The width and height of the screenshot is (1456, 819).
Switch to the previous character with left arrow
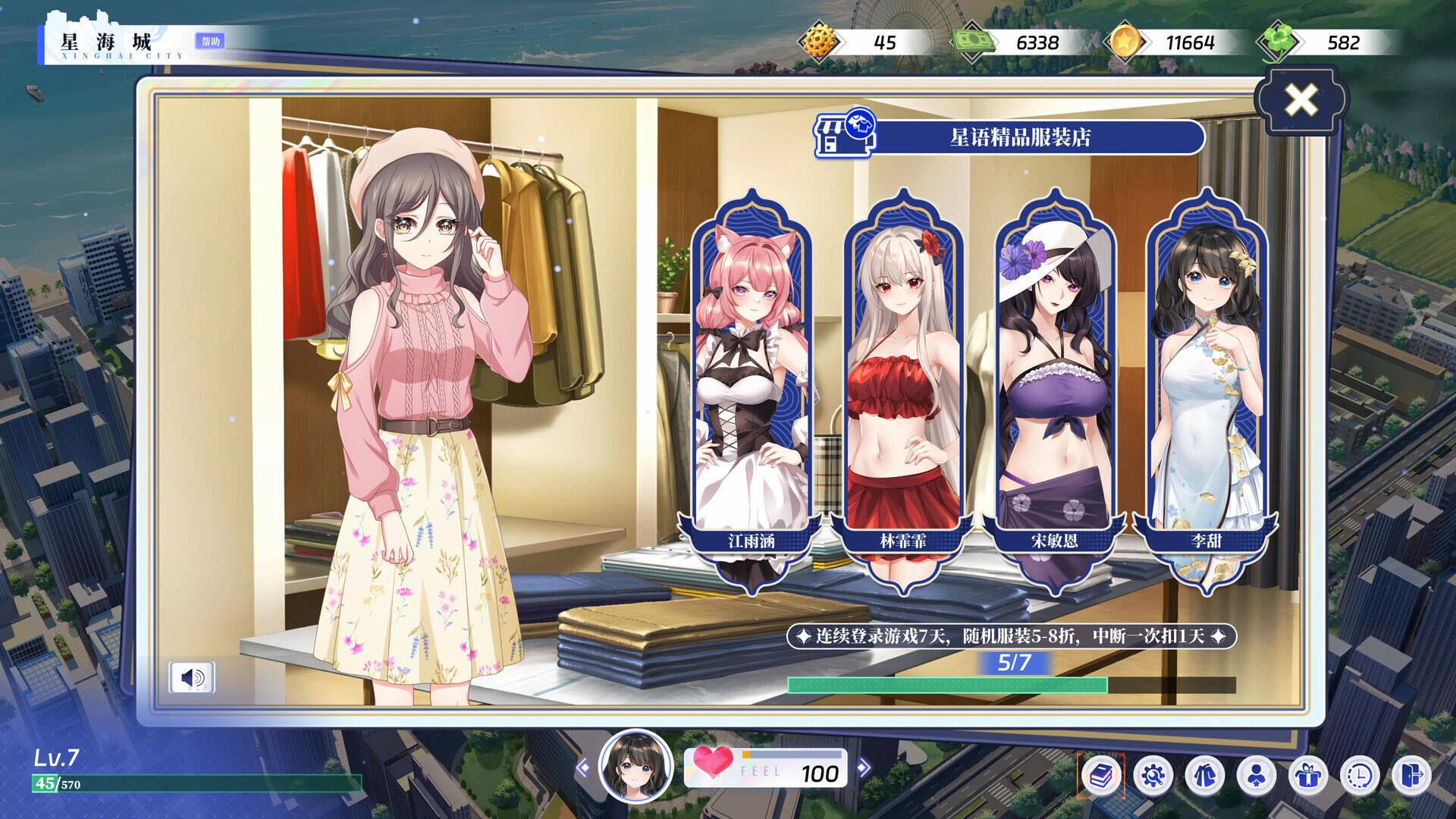(x=582, y=768)
